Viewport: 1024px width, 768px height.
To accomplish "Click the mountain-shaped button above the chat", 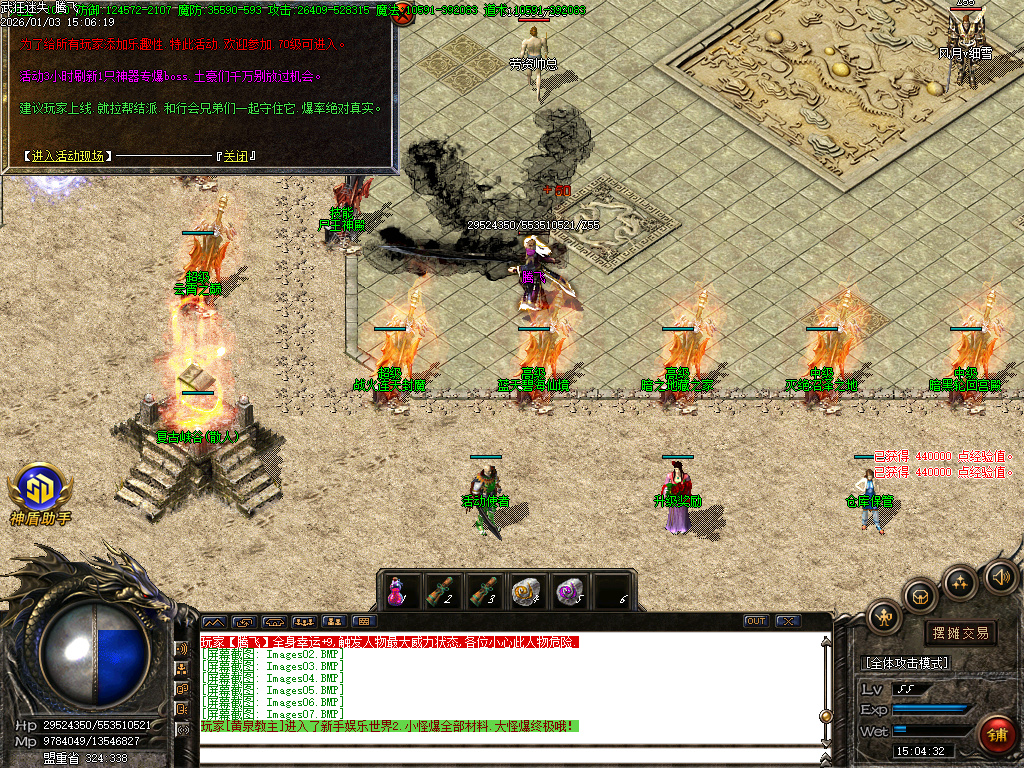I will (215, 621).
